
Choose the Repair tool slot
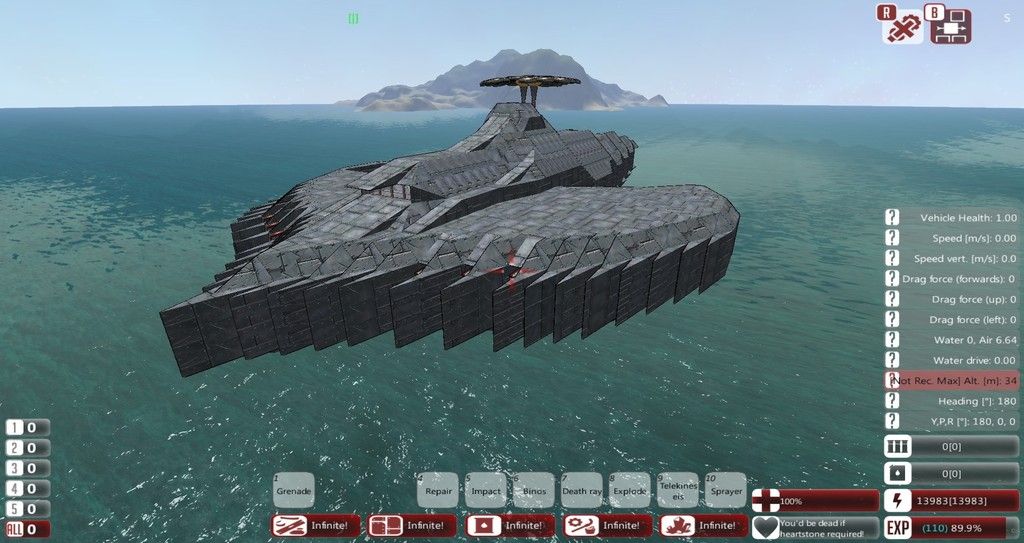[438, 491]
